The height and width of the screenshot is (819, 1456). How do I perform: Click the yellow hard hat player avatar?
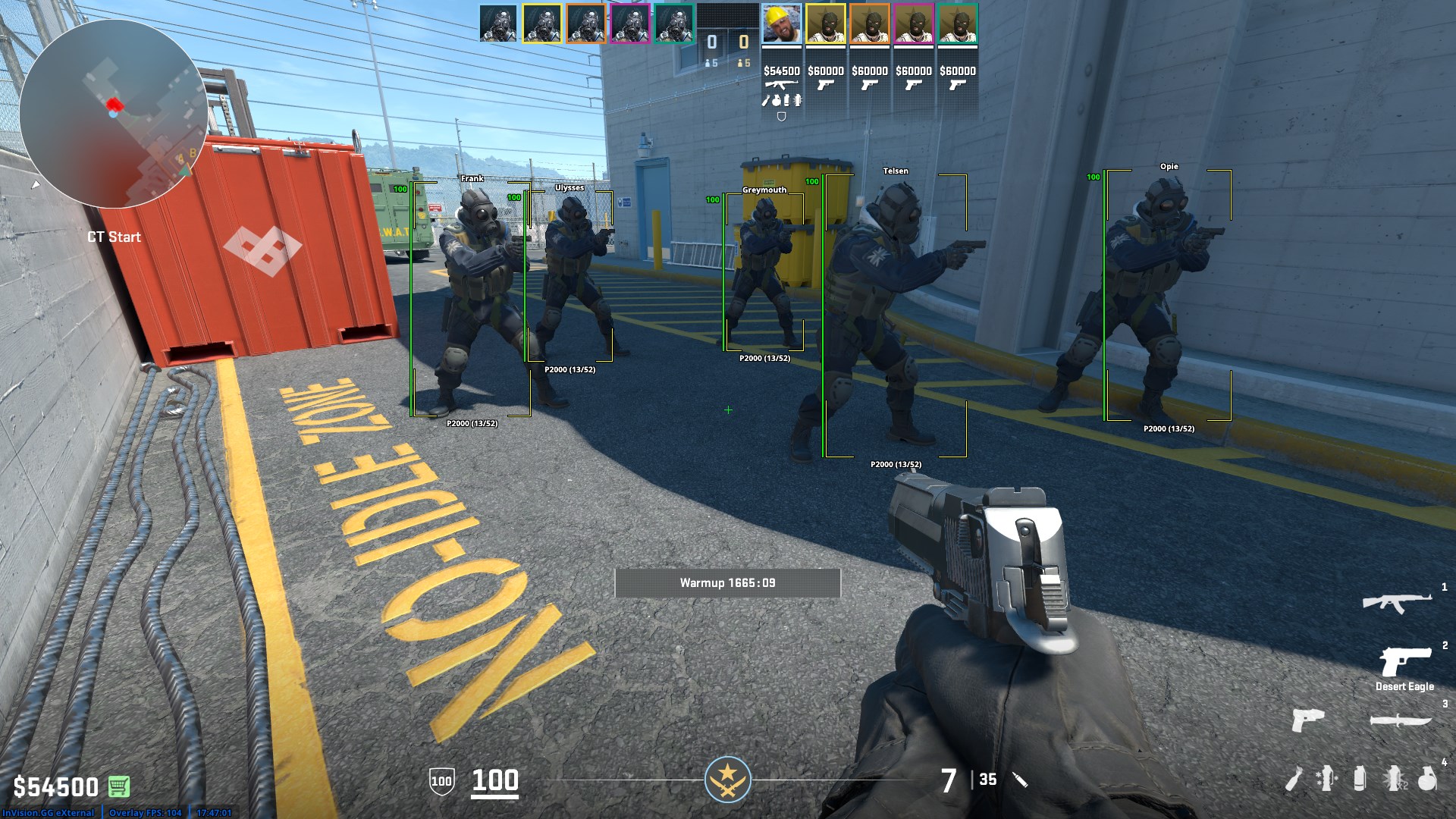click(781, 25)
